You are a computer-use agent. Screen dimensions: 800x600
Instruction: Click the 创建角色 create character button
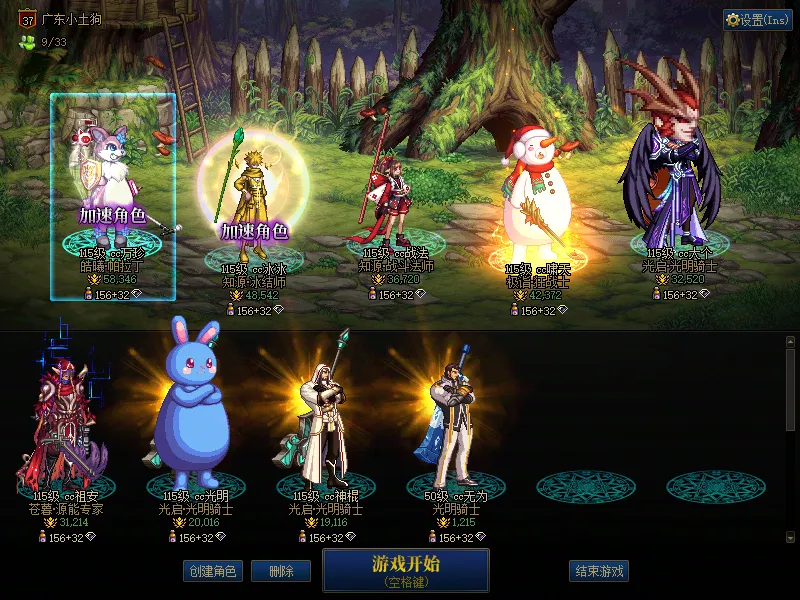point(212,571)
